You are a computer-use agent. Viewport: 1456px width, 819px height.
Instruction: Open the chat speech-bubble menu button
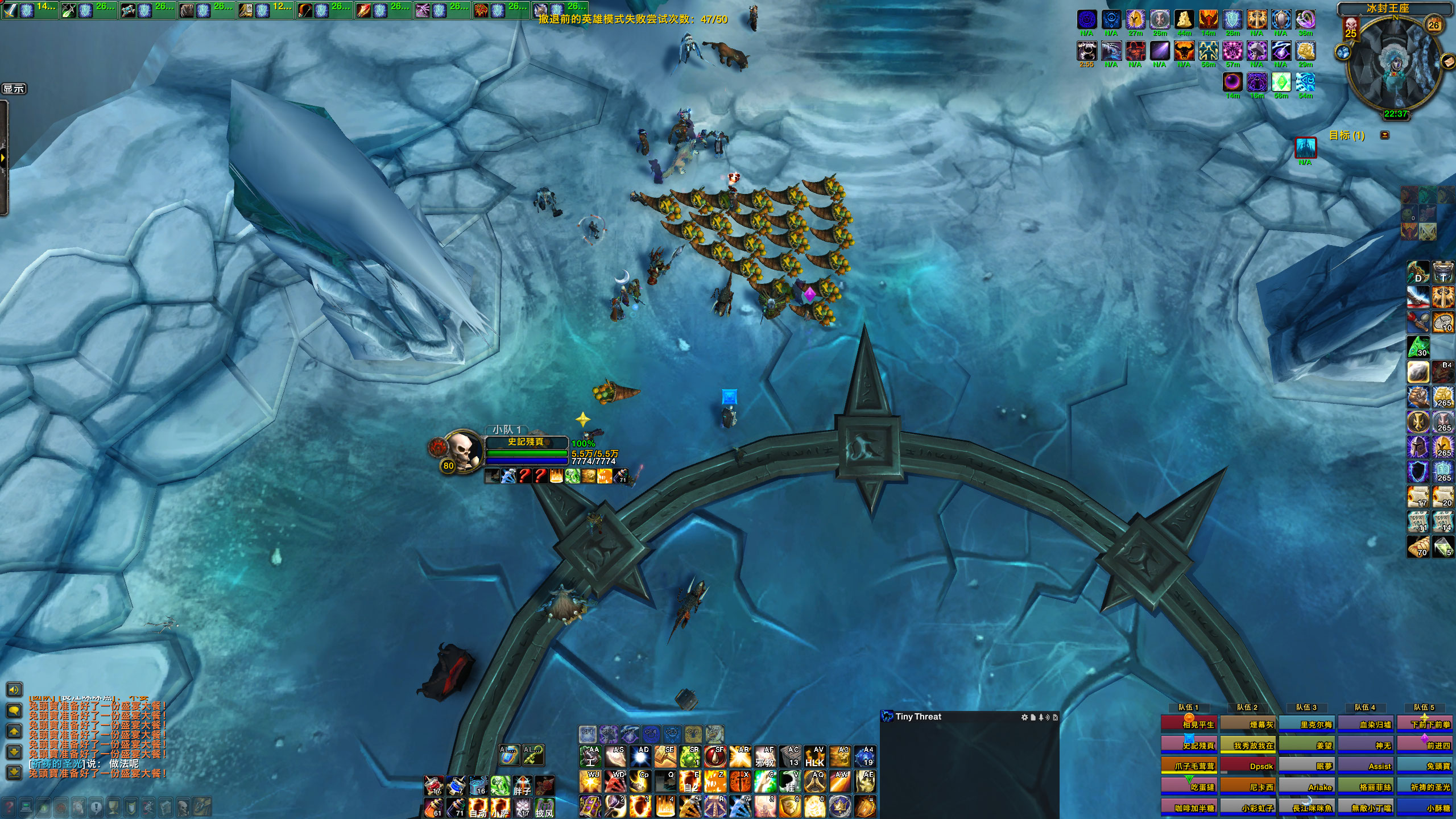click(14, 710)
